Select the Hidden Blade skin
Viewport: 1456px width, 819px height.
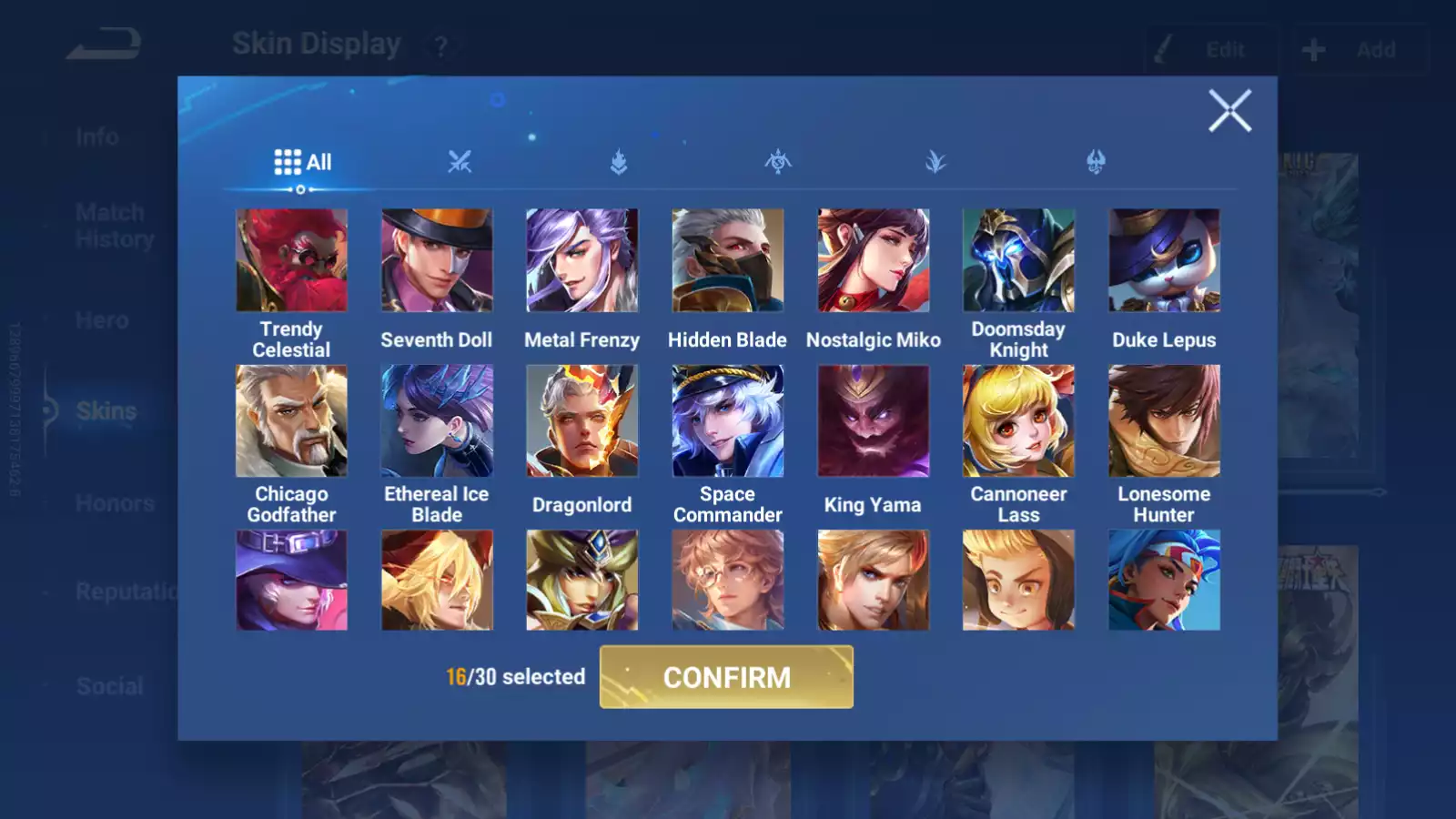coord(727,260)
